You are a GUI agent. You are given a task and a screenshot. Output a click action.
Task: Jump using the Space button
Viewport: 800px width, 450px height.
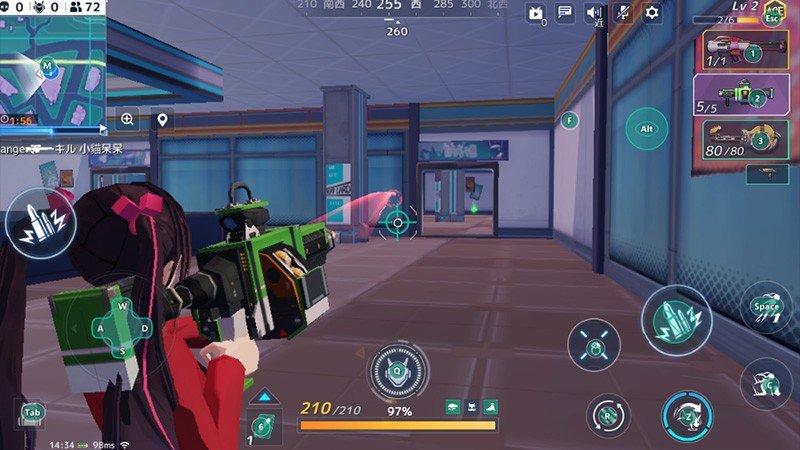point(767,307)
